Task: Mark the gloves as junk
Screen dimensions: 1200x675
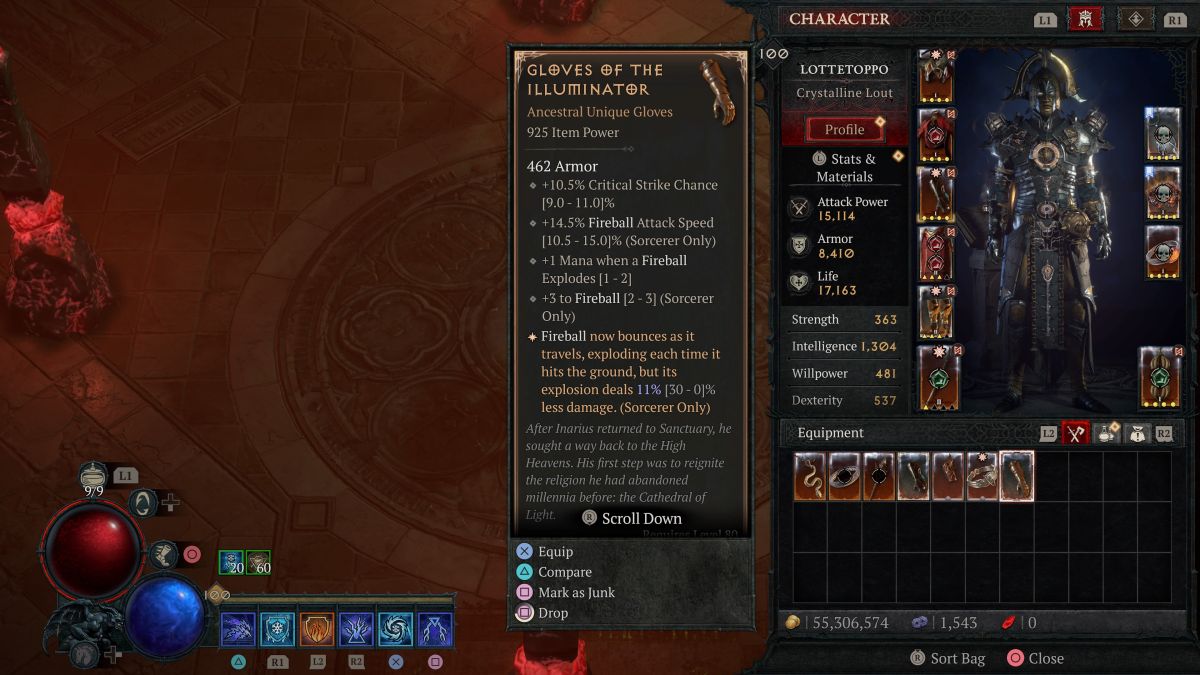Action: pos(575,592)
